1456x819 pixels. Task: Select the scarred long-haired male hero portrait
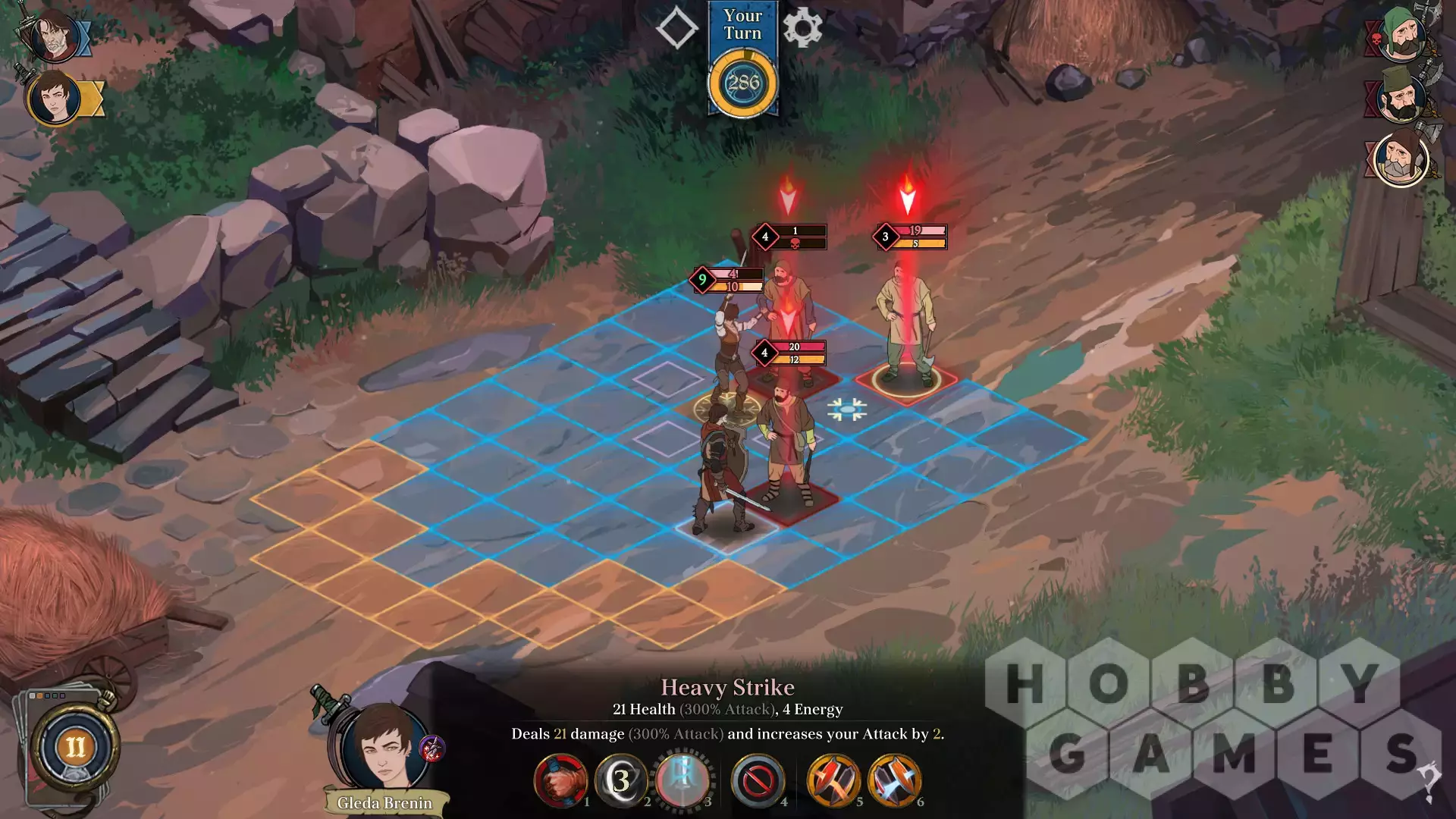[x=53, y=36]
